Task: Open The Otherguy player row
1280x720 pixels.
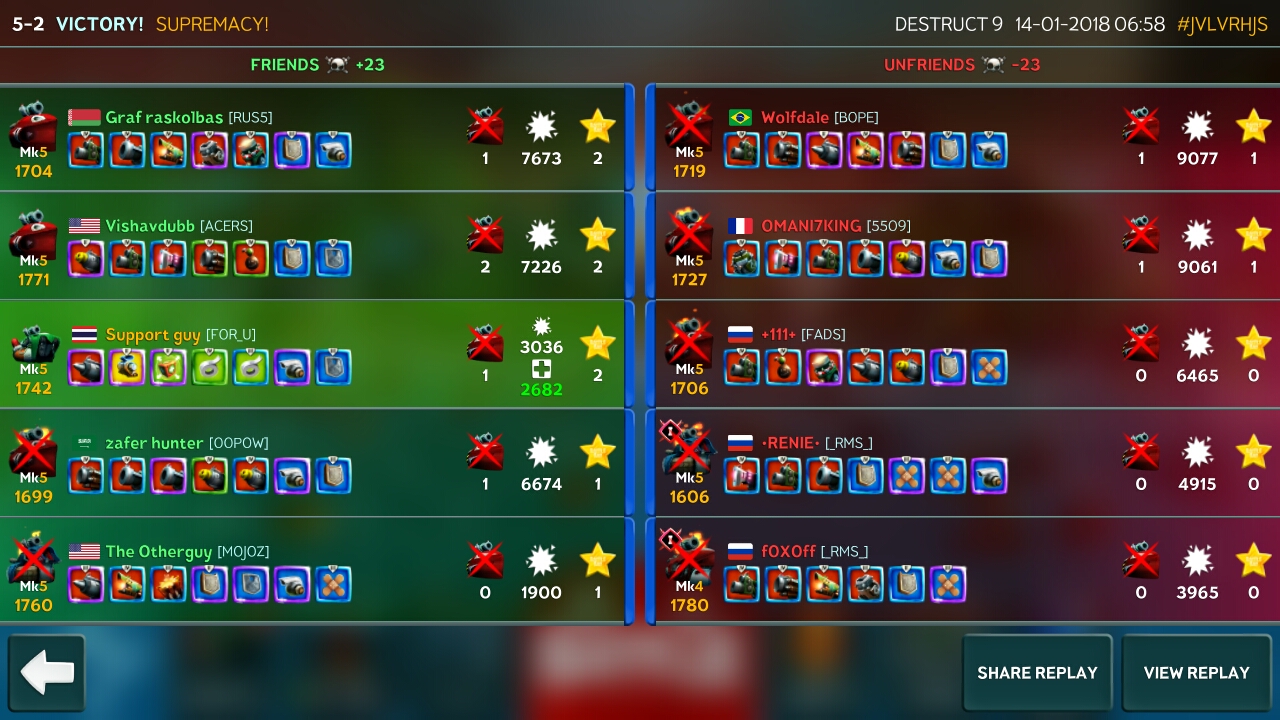Action: [x=315, y=571]
